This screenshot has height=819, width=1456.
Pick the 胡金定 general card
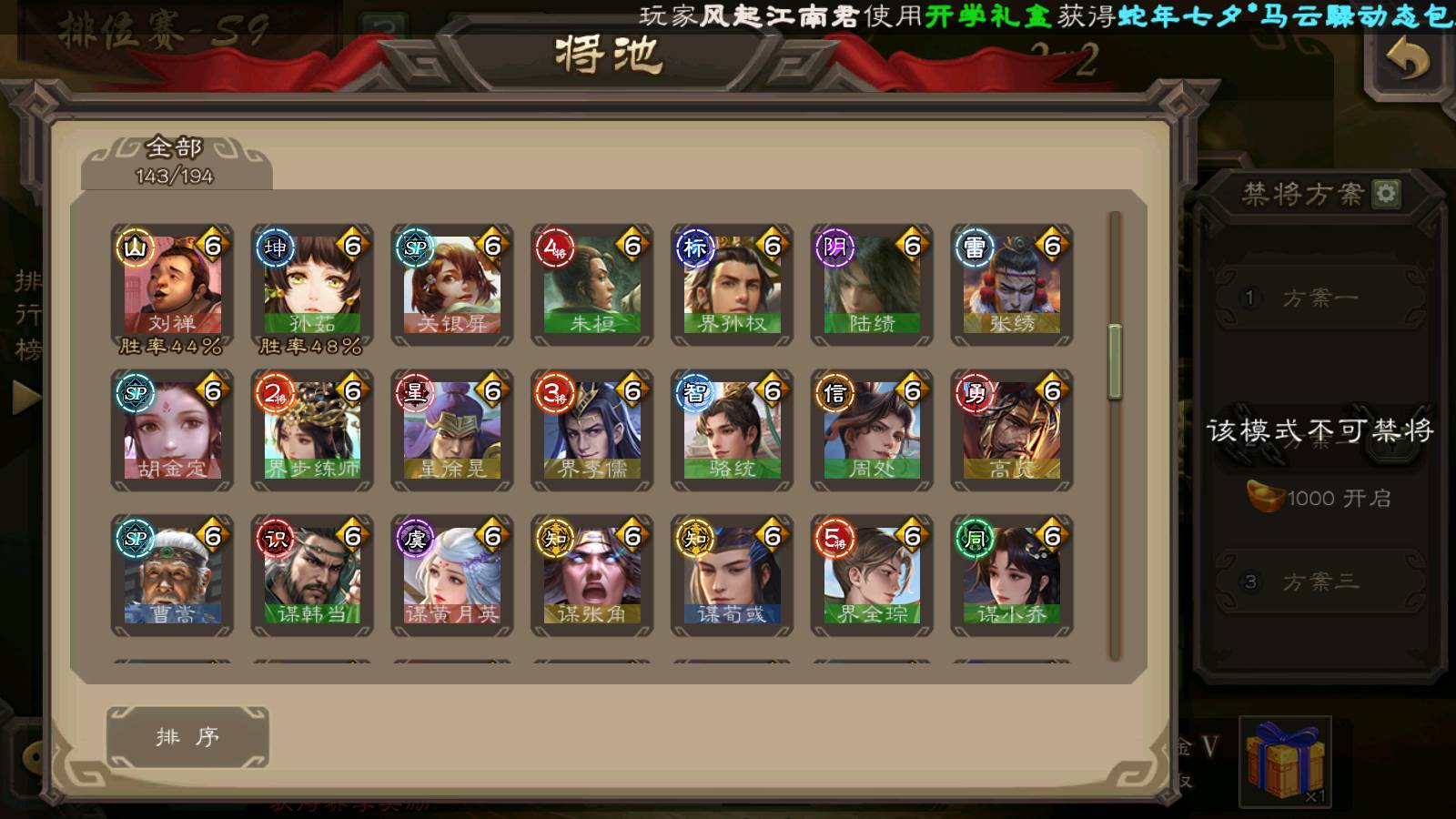[172, 431]
